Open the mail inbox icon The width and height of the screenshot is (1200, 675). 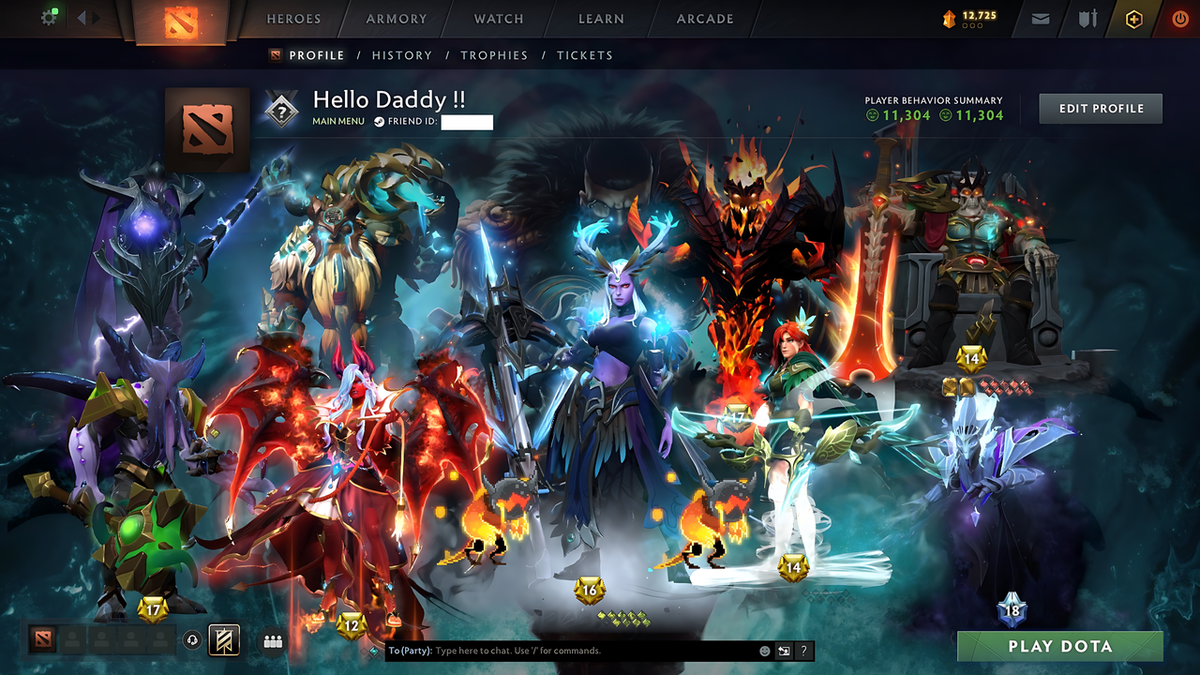1041,19
